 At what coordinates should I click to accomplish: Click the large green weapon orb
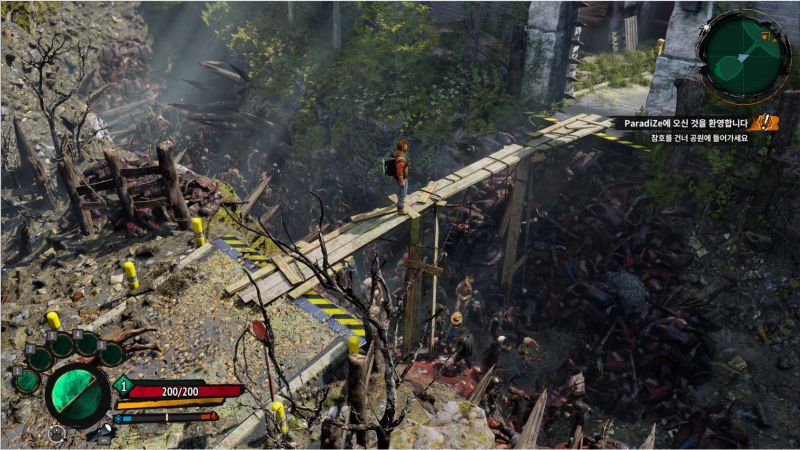[x=76, y=395]
